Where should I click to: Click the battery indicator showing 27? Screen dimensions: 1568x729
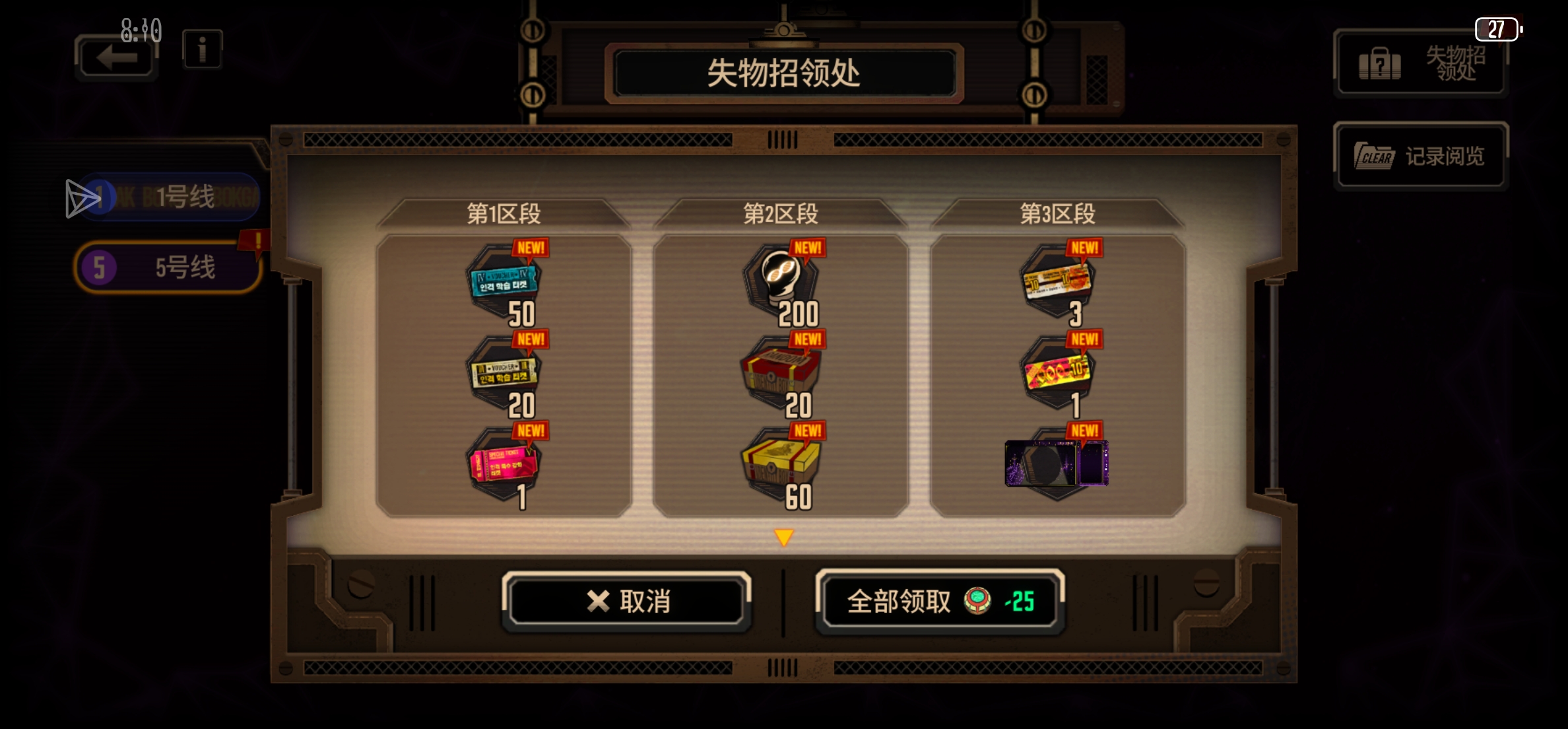(1497, 30)
